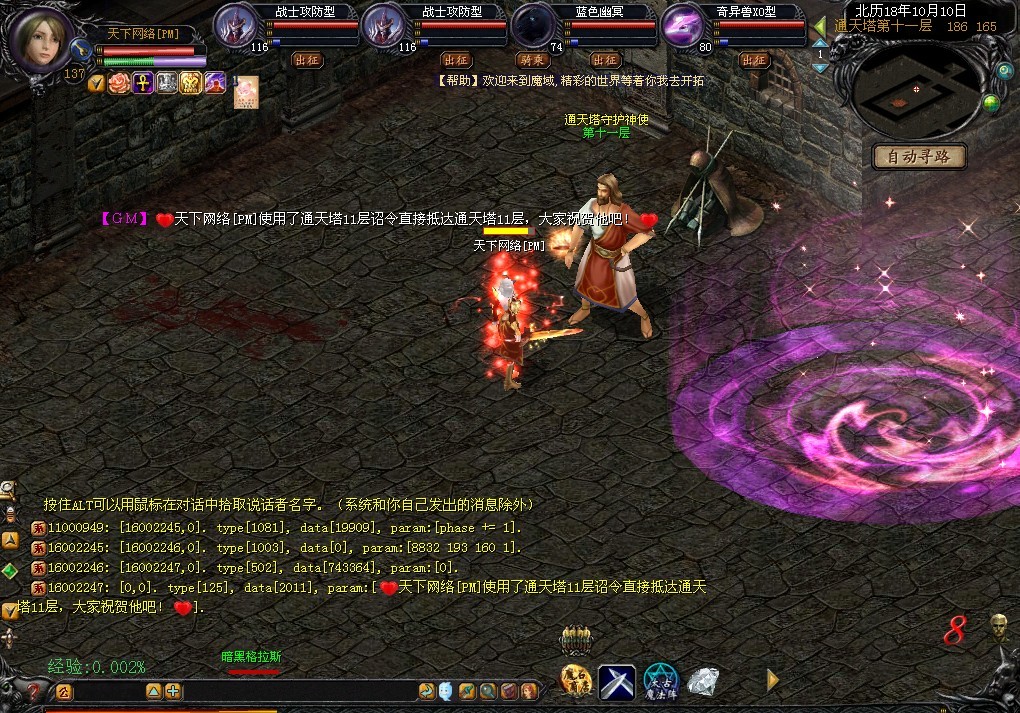Collapse the pet bar with the green arrow
This screenshot has height=713, width=1020.
(x=820, y=26)
